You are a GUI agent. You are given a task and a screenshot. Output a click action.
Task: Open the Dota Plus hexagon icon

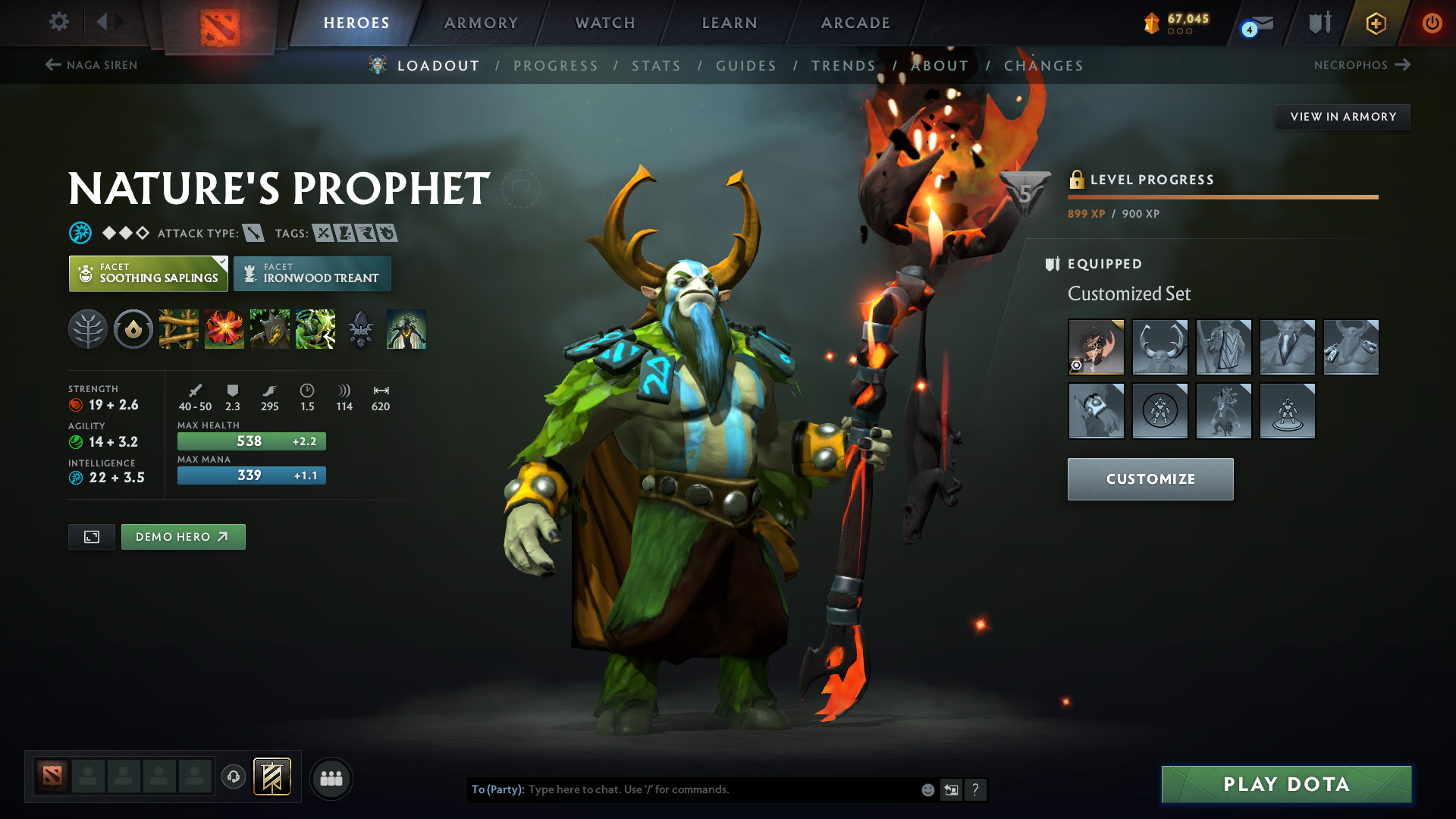pyautogui.click(x=1376, y=23)
